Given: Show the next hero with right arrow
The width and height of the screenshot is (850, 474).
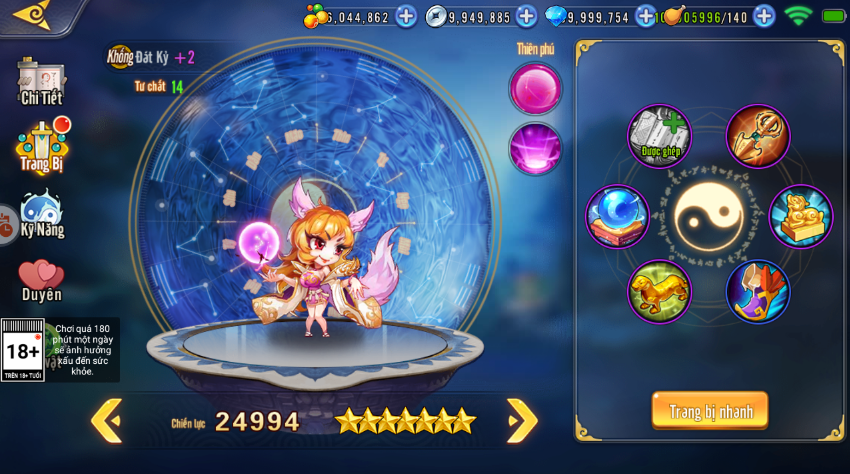Looking at the screenshot, I should click(521, 421).
